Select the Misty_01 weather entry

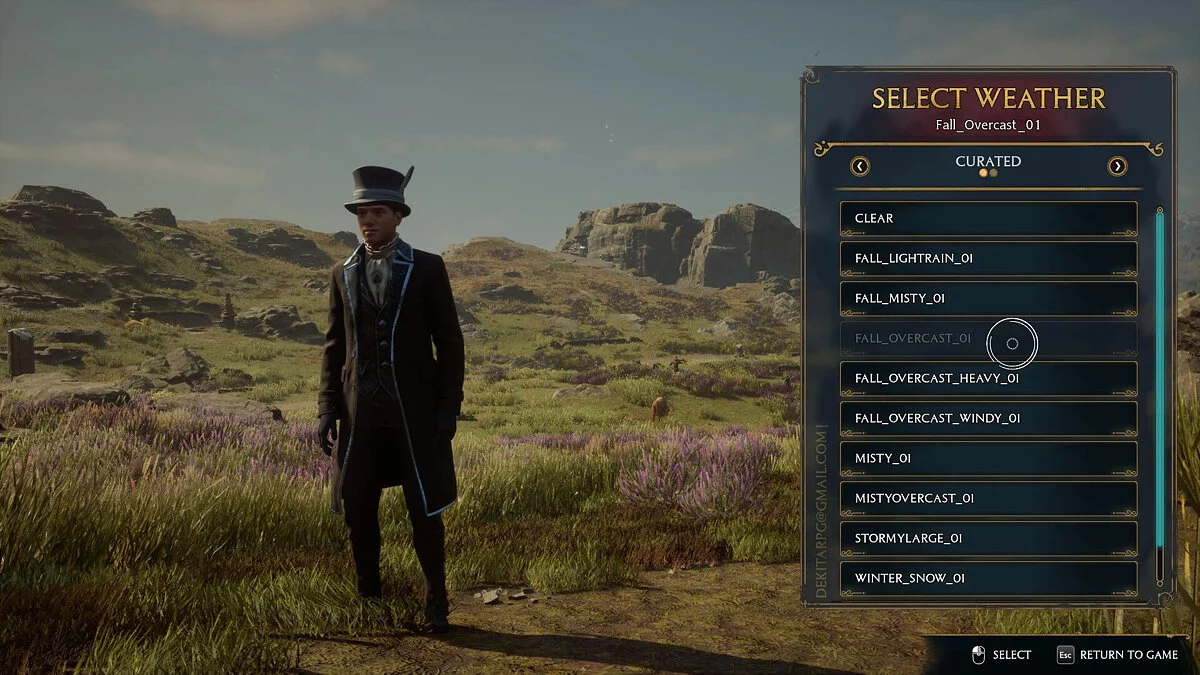tap(988, 458)
